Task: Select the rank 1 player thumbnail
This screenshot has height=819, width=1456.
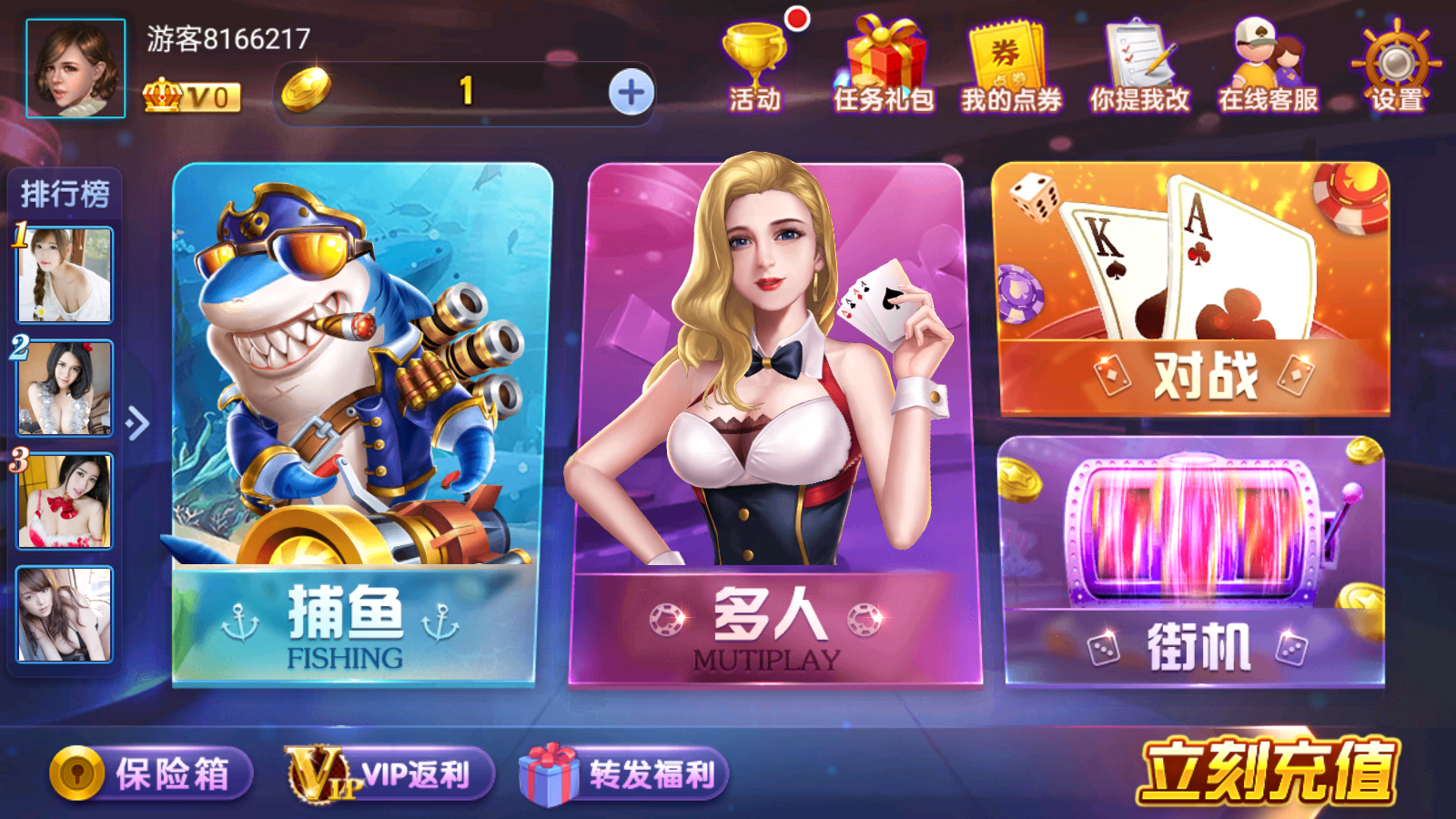Action: (64, 276)
